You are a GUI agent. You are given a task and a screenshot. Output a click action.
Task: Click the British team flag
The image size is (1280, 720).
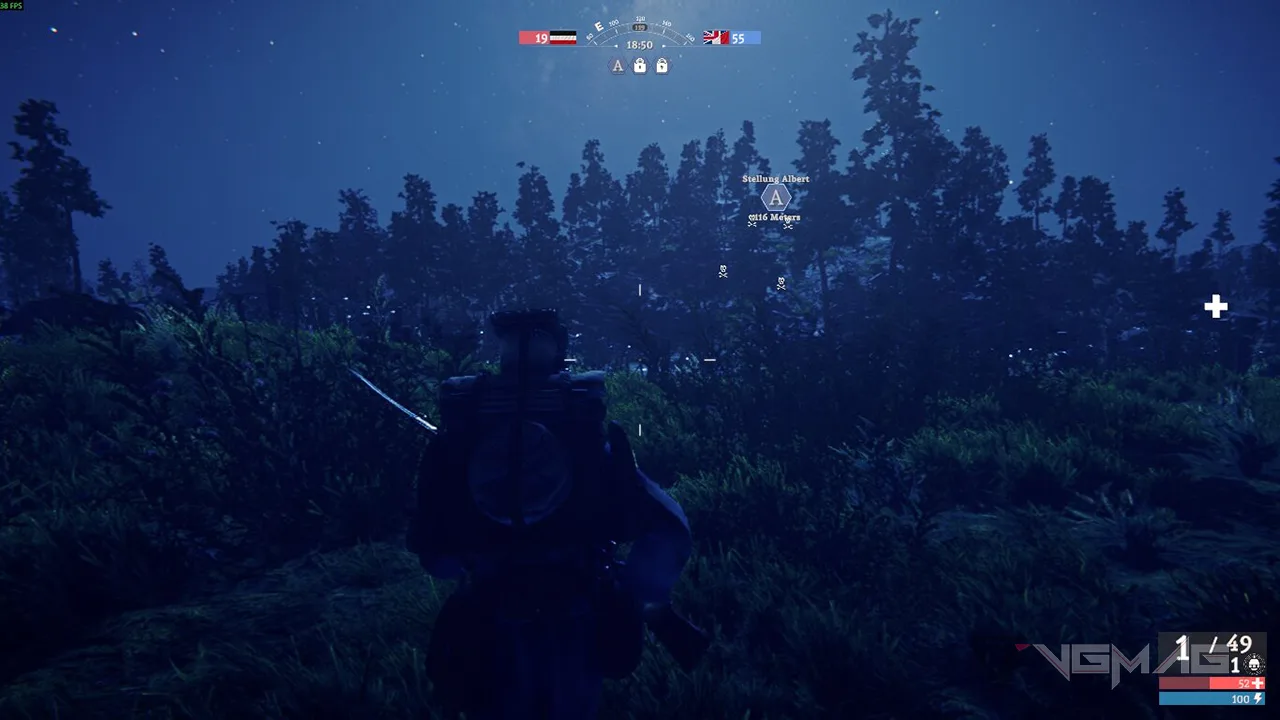pos(716,38)
